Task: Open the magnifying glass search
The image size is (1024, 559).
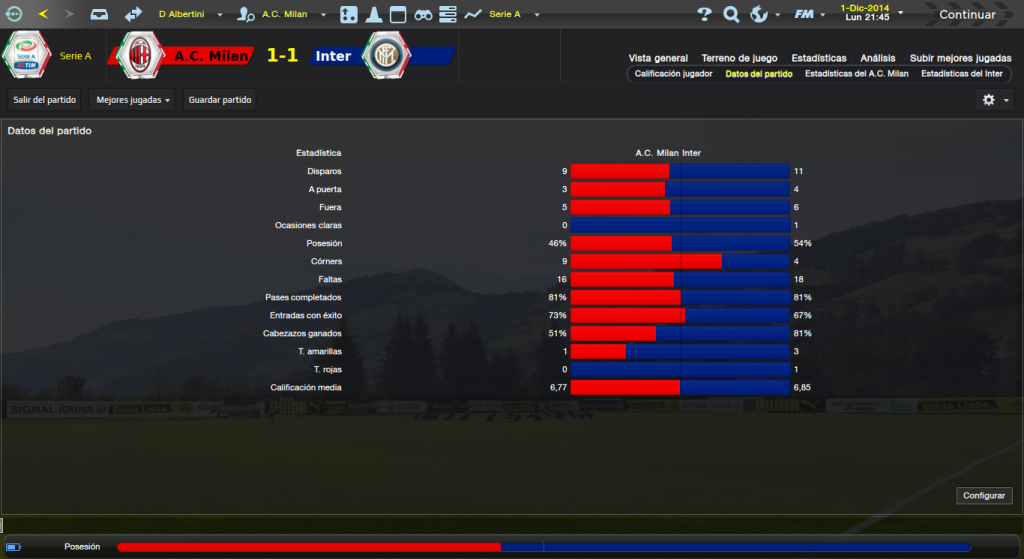Action: coord(731,14)
